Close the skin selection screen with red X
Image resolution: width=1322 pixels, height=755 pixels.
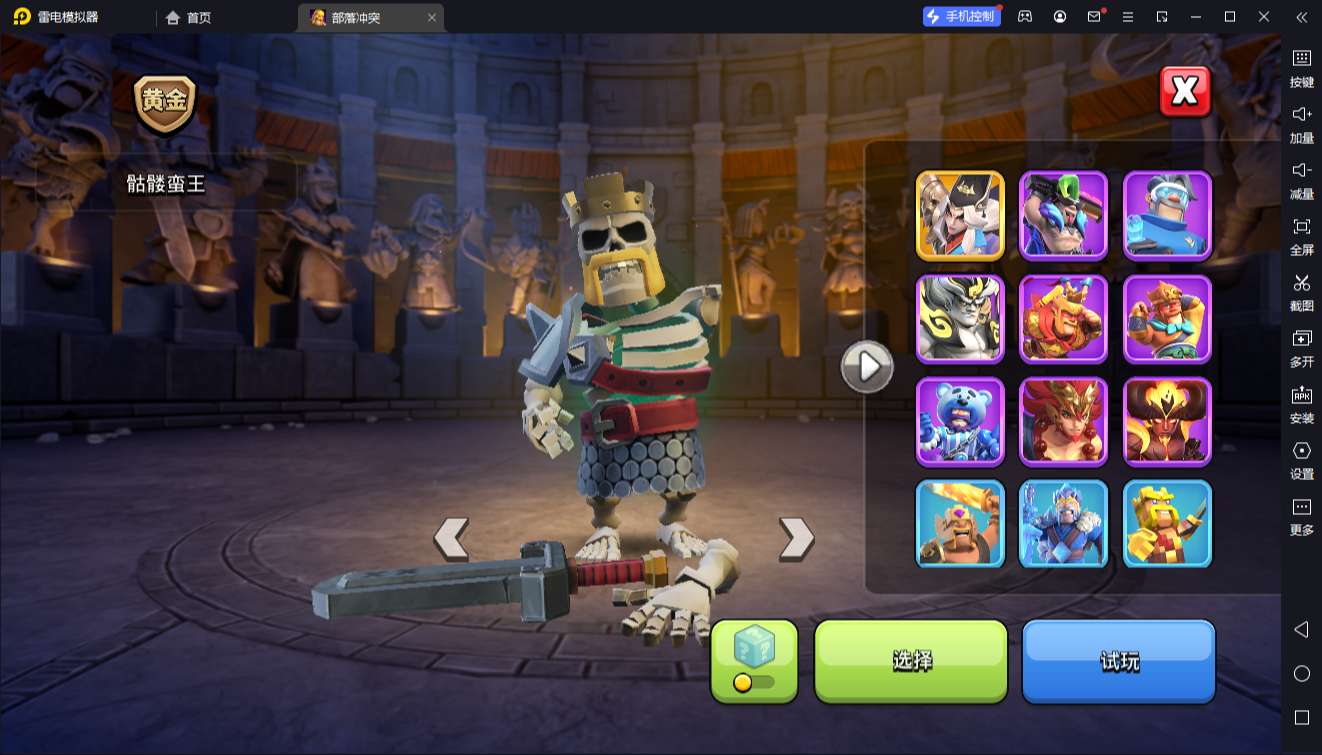[x=1185, y=92]
